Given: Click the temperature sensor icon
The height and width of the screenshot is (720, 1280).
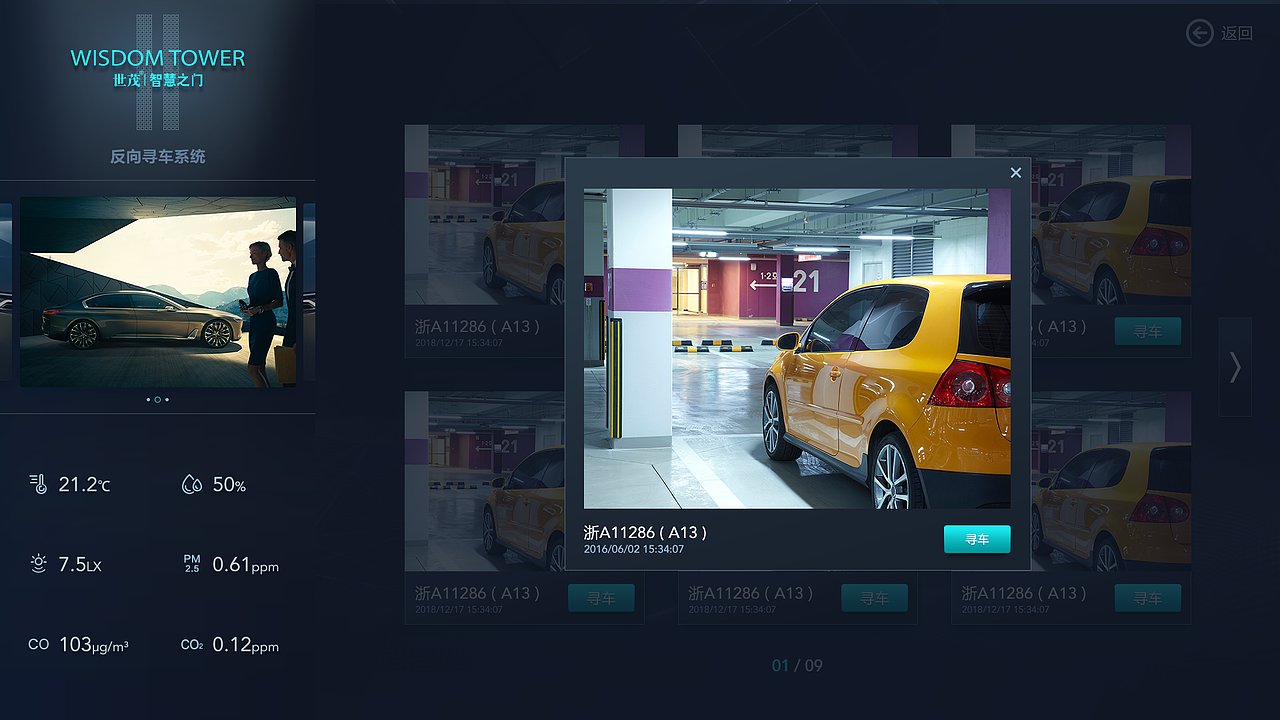Looking at the screenshot, I should click(38, 484).
